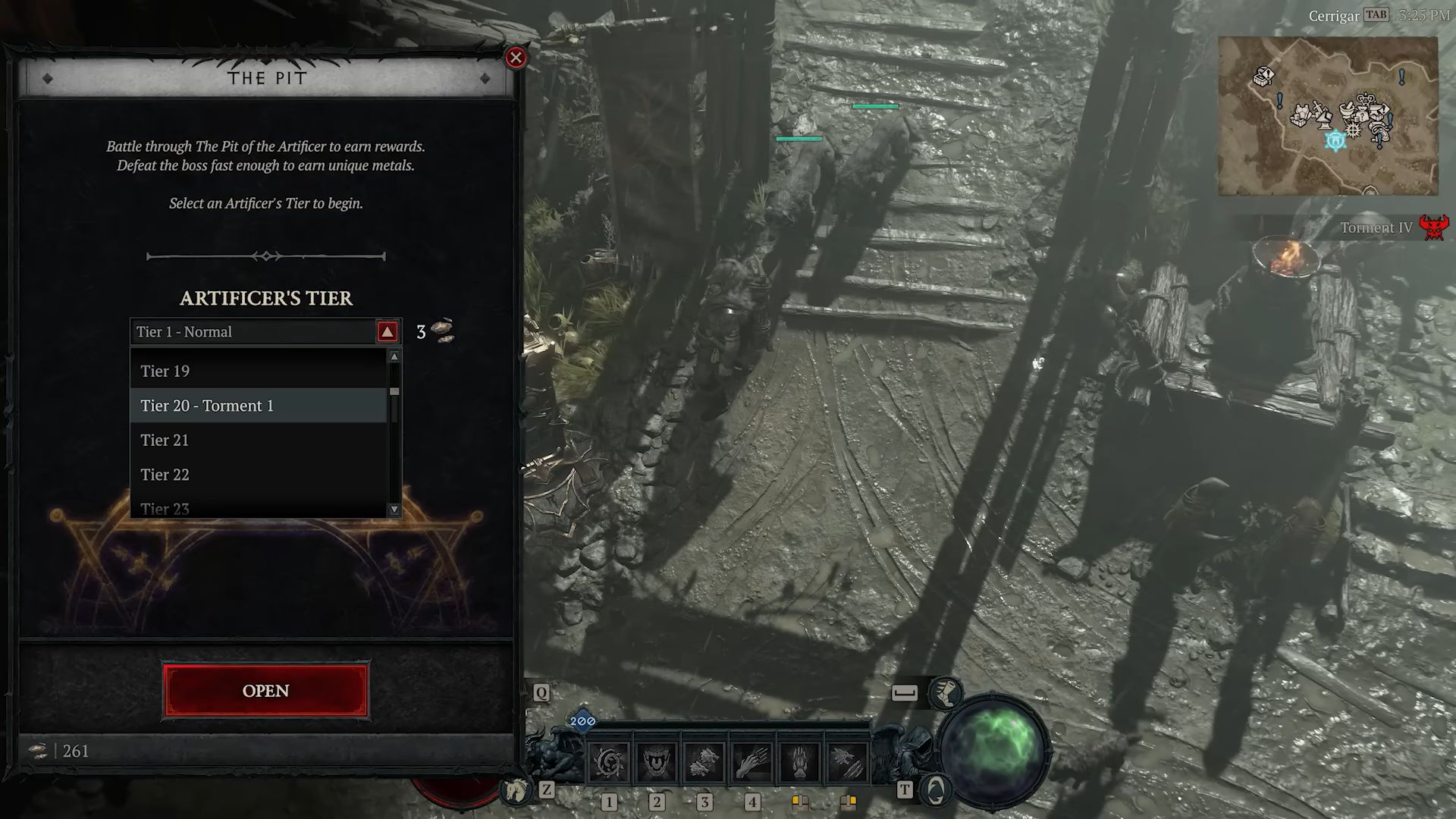This screenshot has width=1456, height=819.
Task: Select the Torment IV difficulty skull icon
Action: click(1436, 228)
